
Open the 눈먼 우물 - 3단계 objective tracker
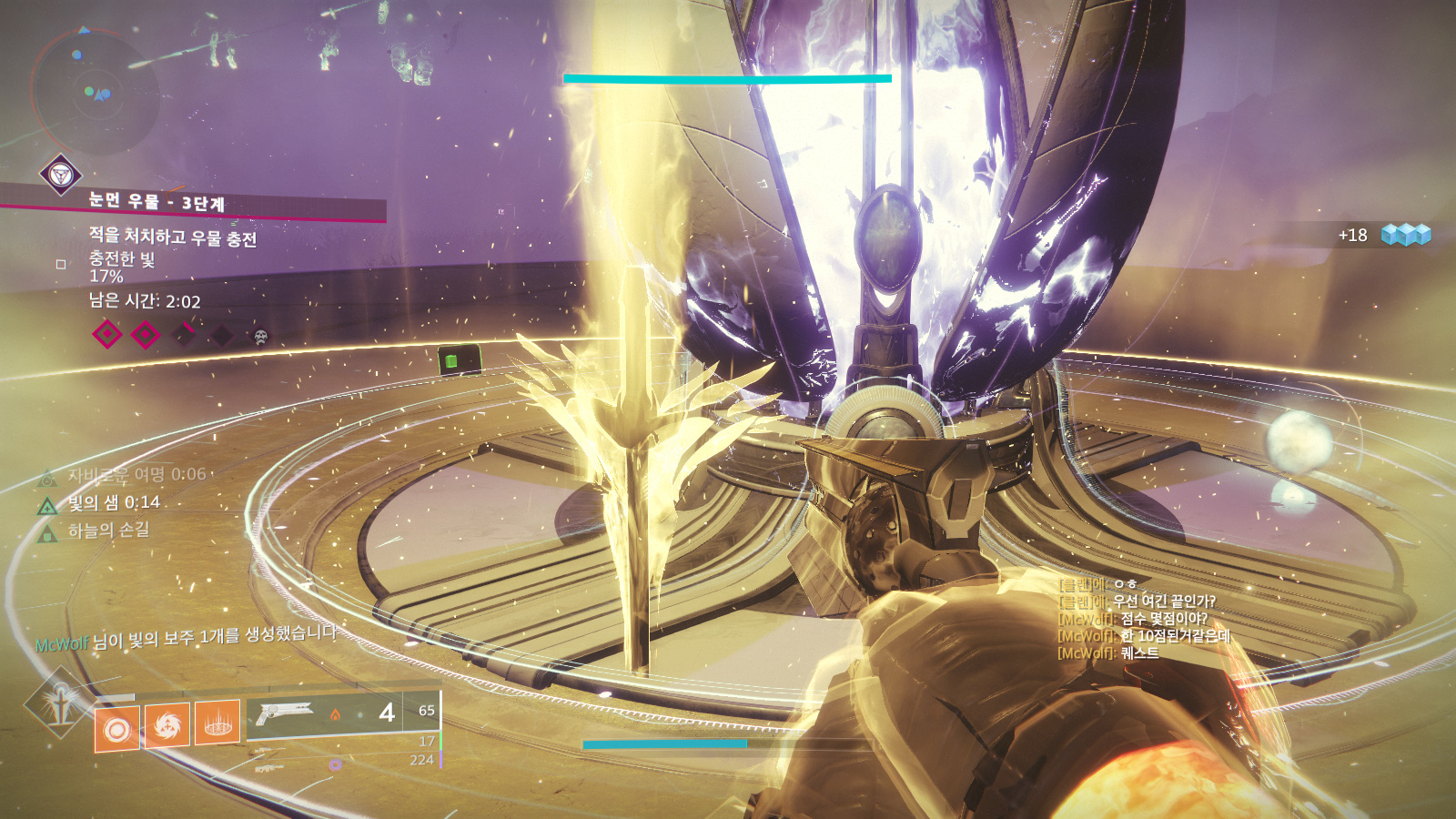pyautogui.click(x=157, y=202)
